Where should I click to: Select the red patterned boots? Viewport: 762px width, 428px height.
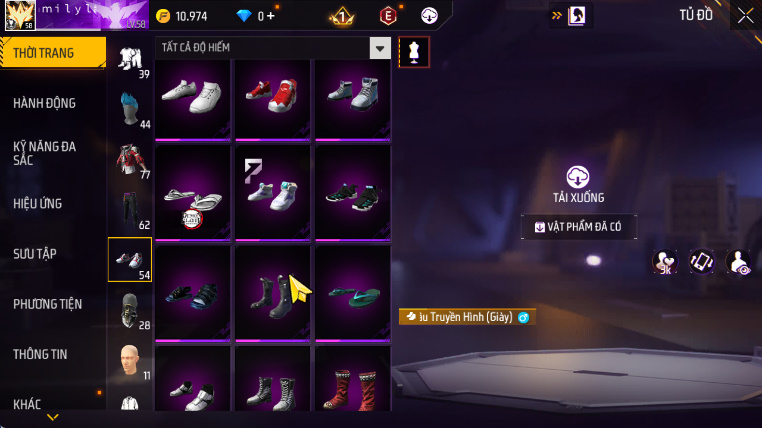(x=352, y=384)
